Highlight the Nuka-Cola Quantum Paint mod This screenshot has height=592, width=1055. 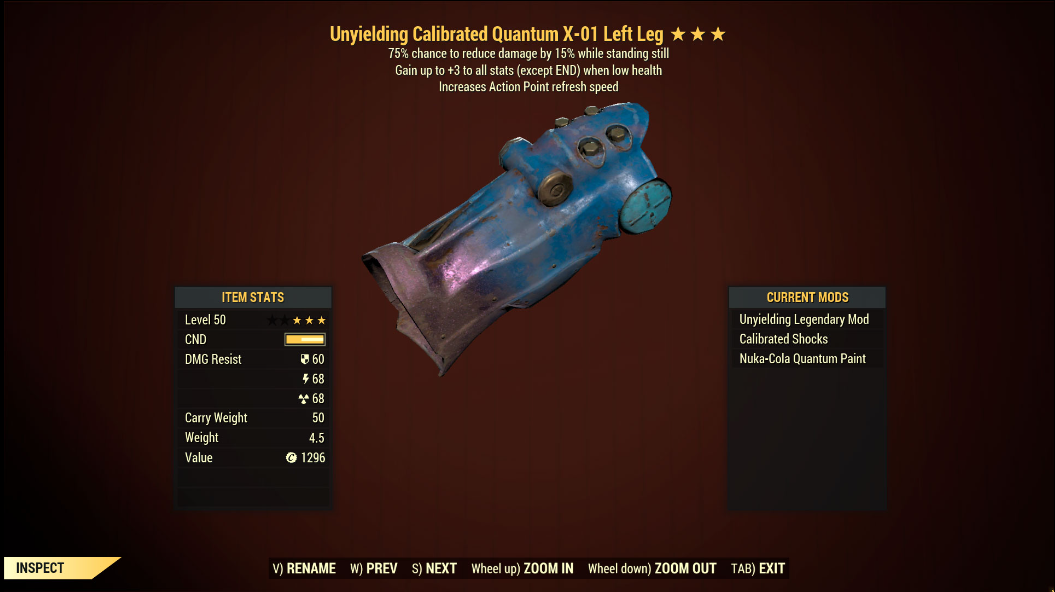803,358
